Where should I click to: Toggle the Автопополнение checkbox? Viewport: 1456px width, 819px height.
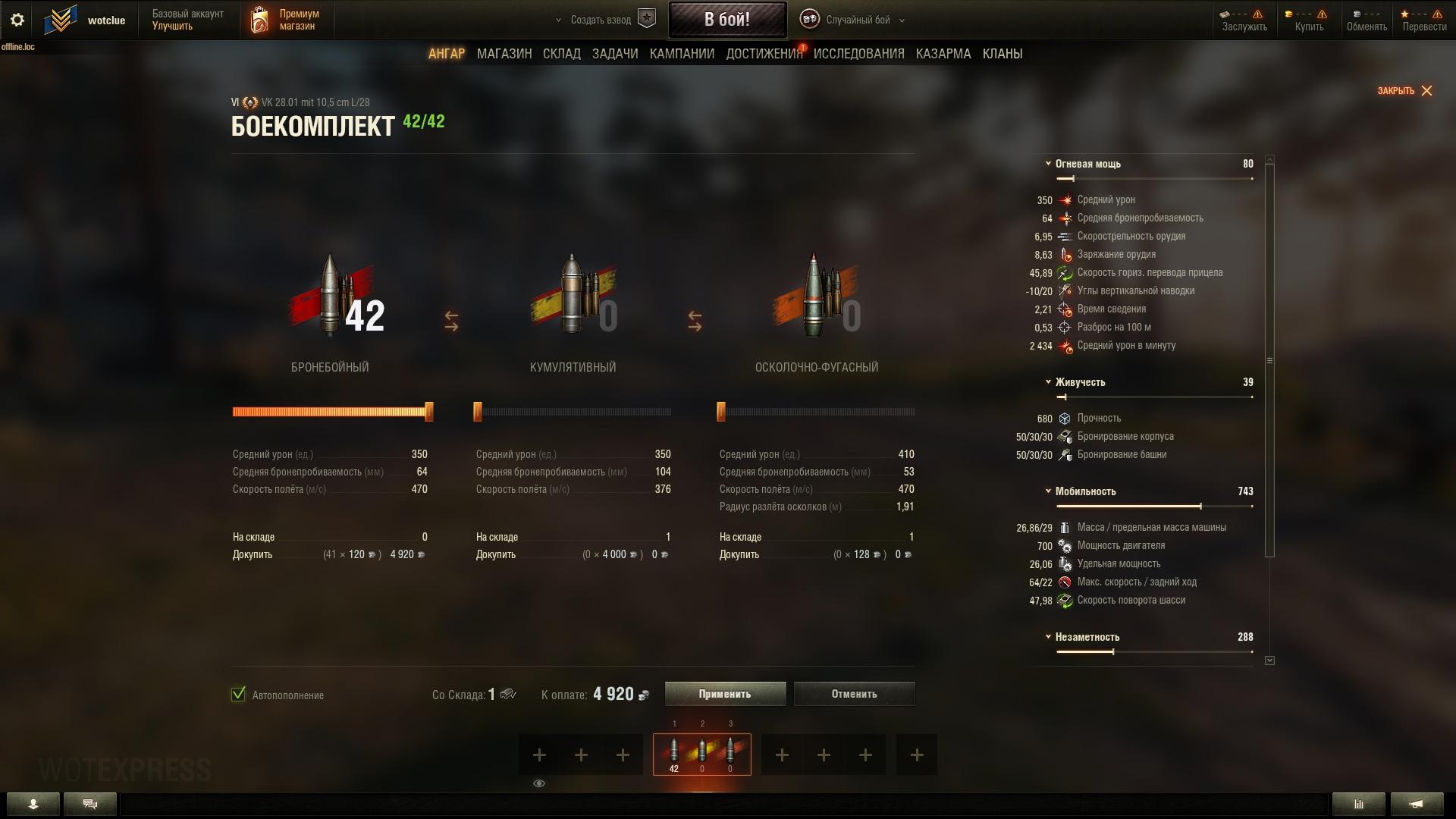point(238,695)
